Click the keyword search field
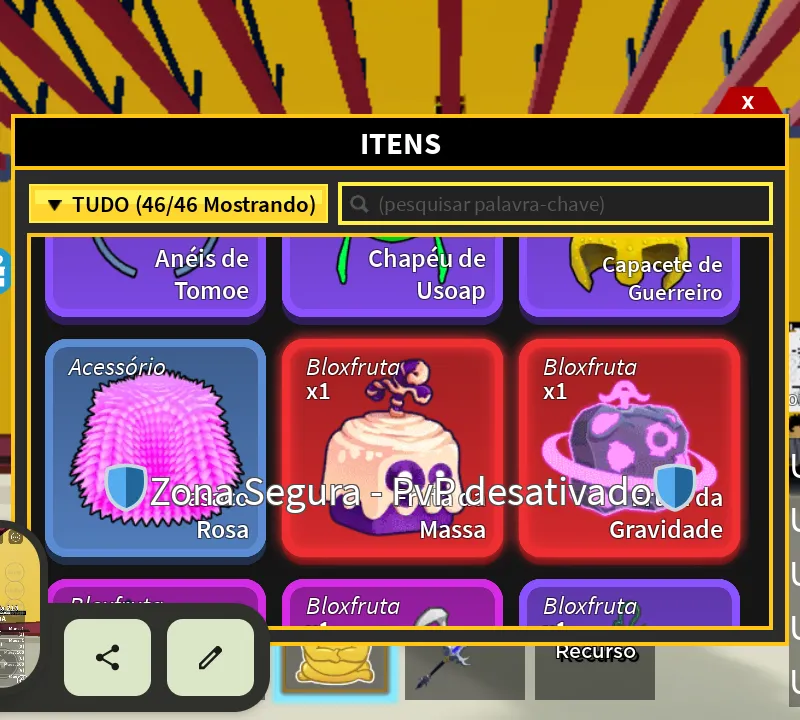Viewport: 800px width, 720px height. [x=555, y=205]
